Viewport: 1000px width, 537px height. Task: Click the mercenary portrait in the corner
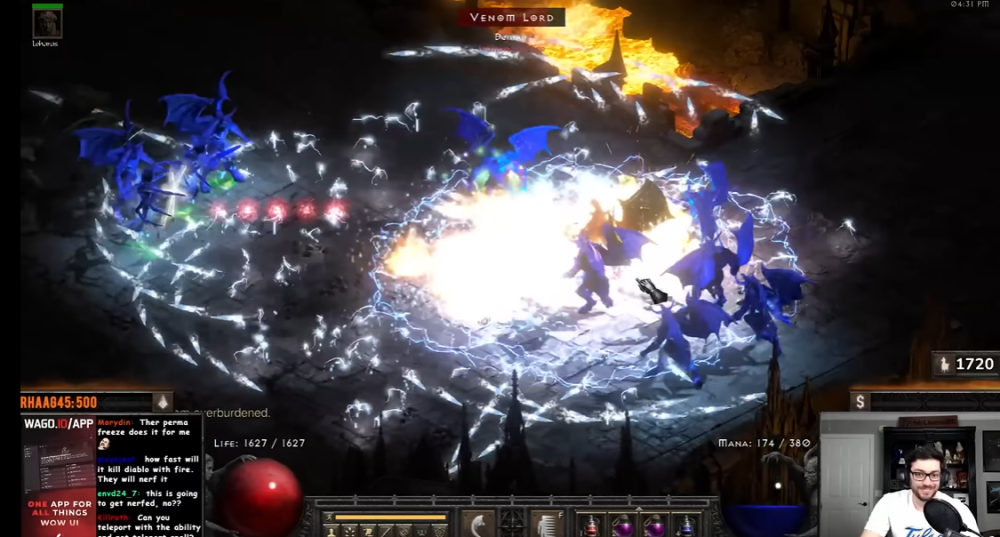click(x=47, y=23)
